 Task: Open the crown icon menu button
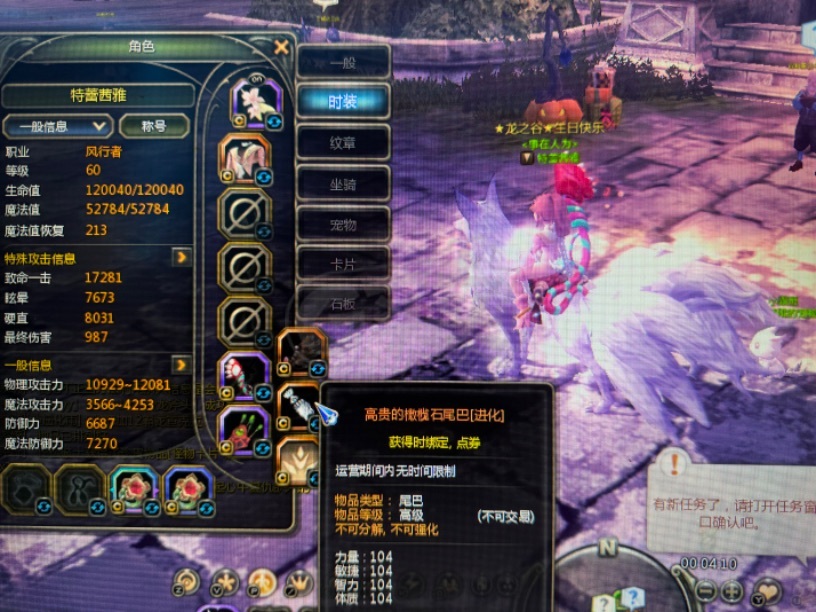tap(299, 582)
